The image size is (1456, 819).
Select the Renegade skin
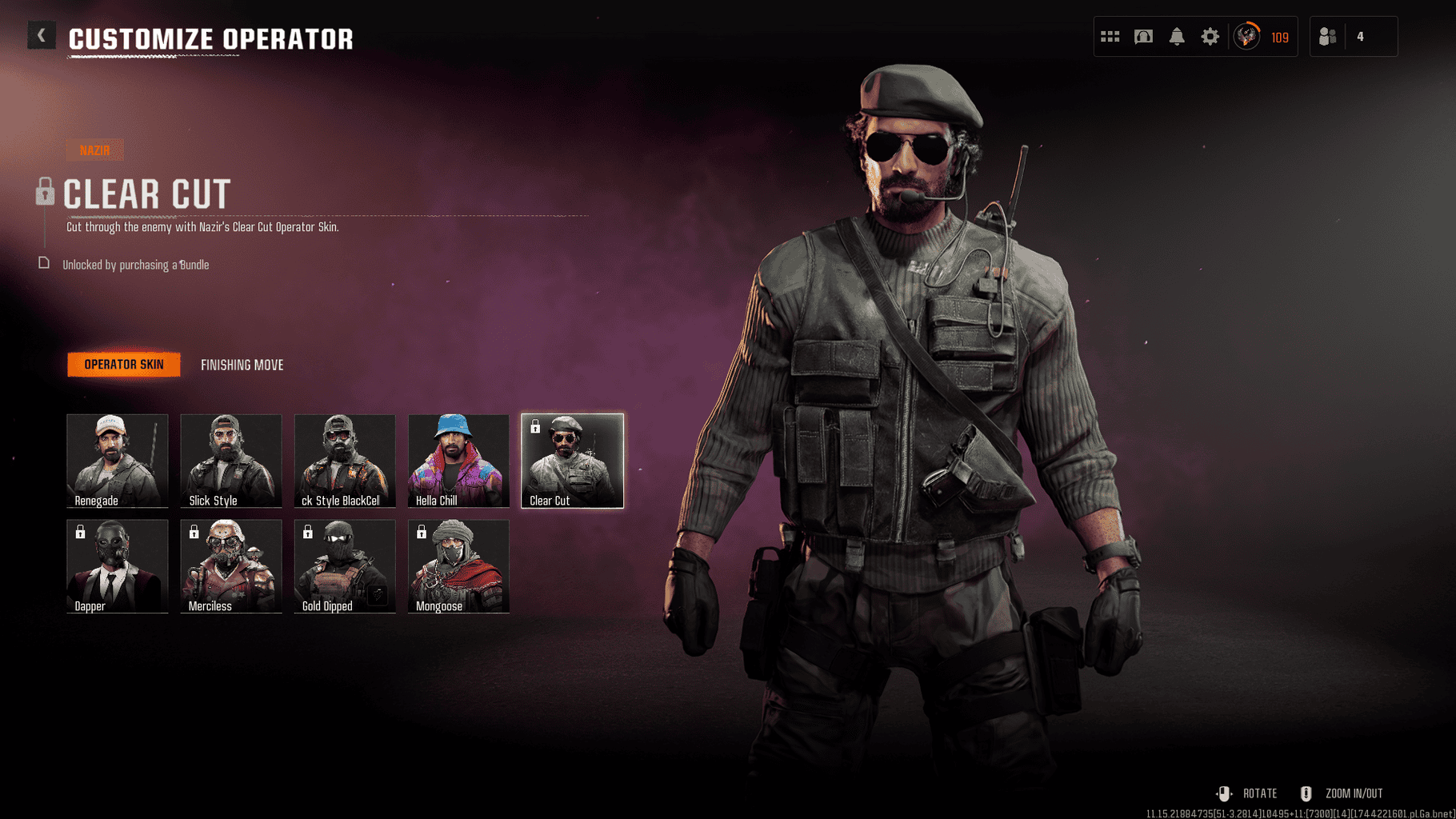[x=117, y=460]
